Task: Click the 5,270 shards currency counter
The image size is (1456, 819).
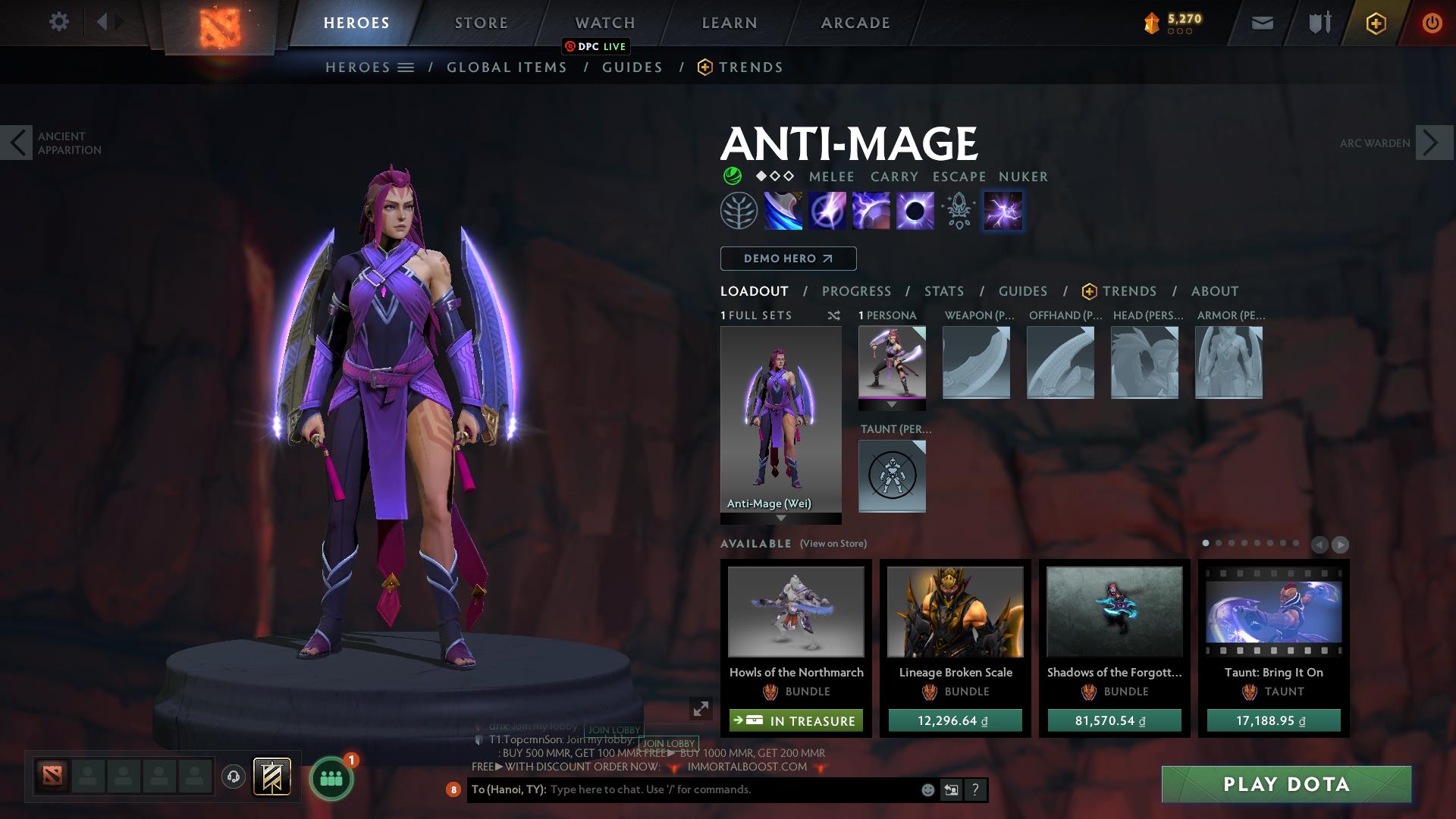Action: (1178, 21)
